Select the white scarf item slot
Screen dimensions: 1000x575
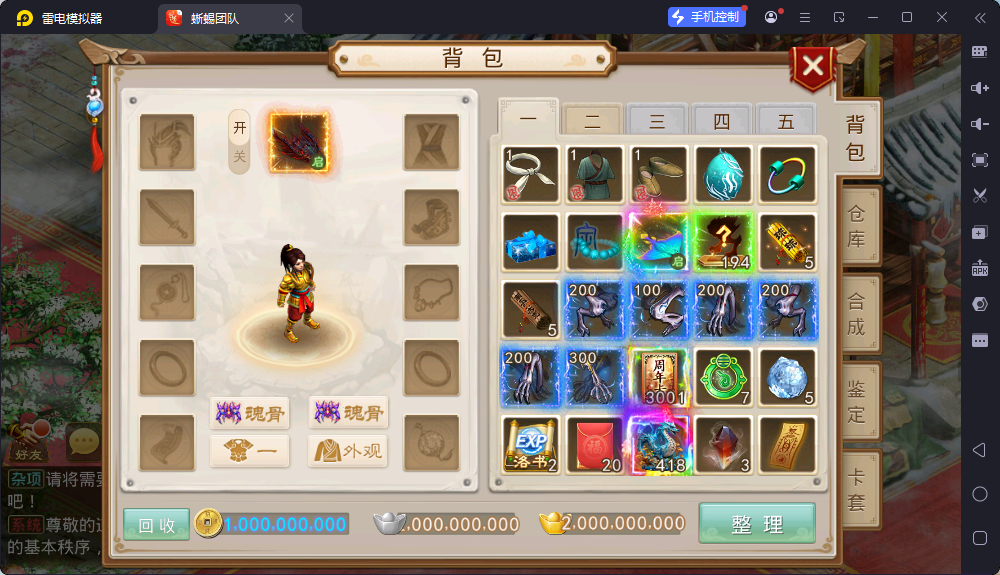(x=530, y=174)
